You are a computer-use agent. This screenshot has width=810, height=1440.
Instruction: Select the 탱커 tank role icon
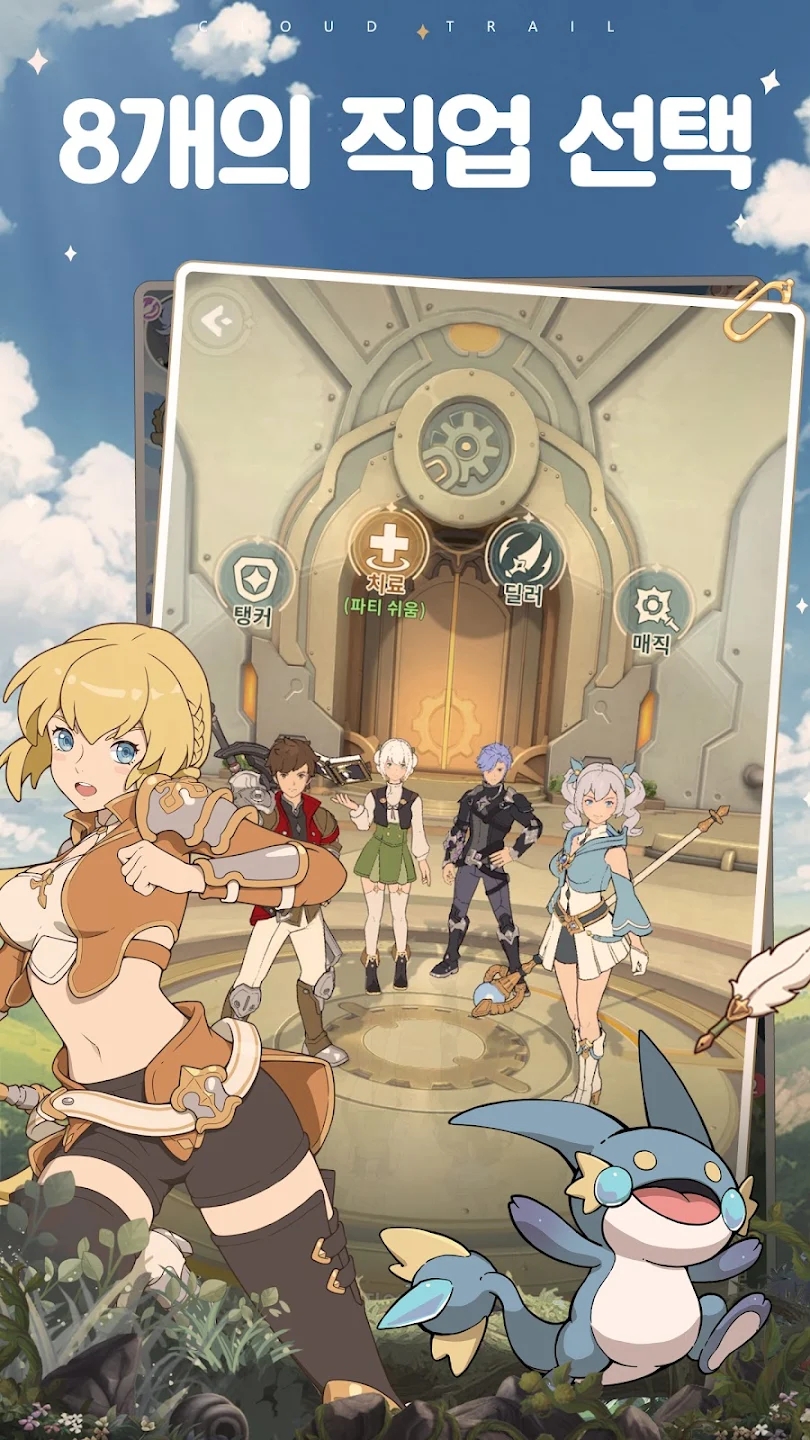[x=254, y=578]
